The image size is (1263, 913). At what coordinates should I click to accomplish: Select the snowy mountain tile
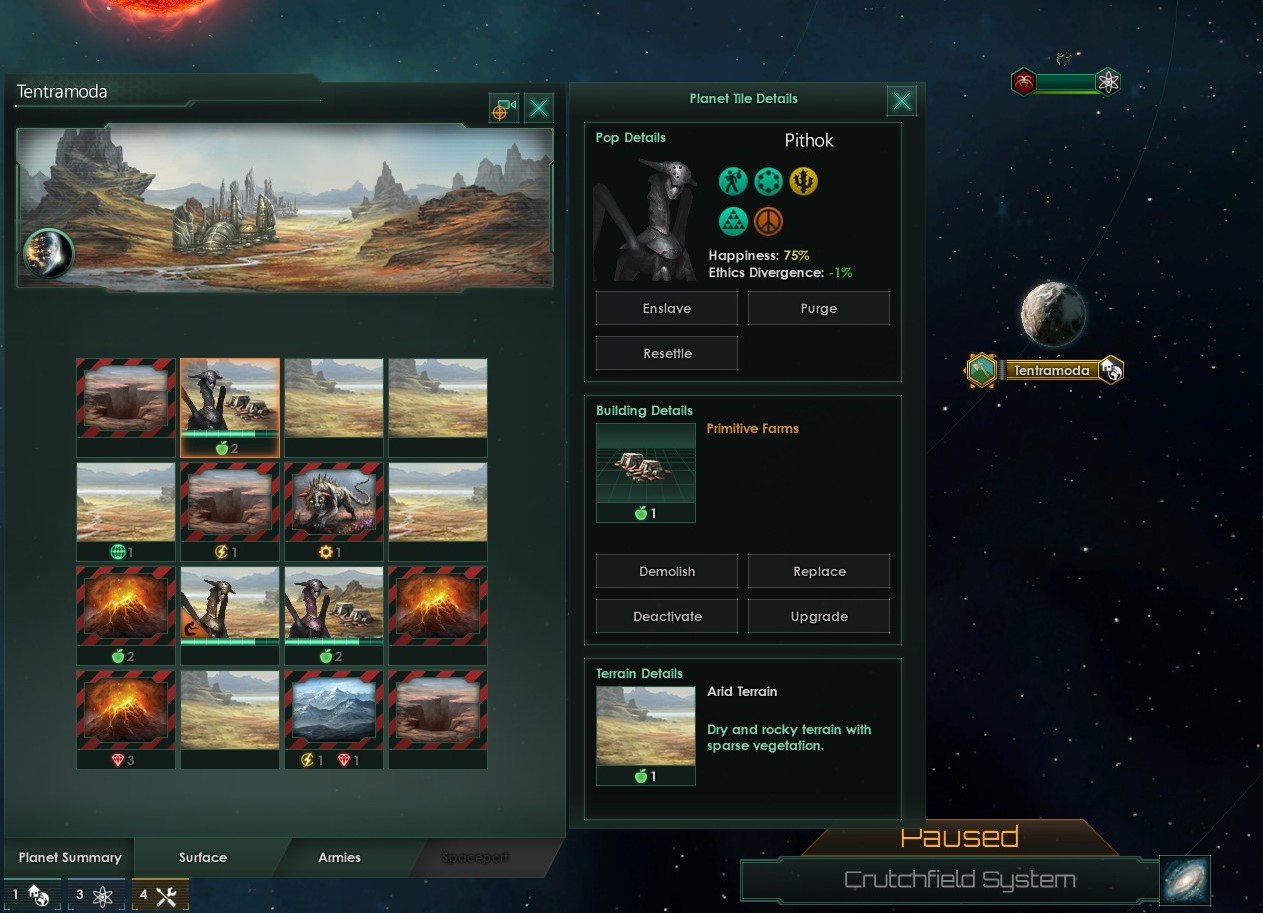coord(333,709)
